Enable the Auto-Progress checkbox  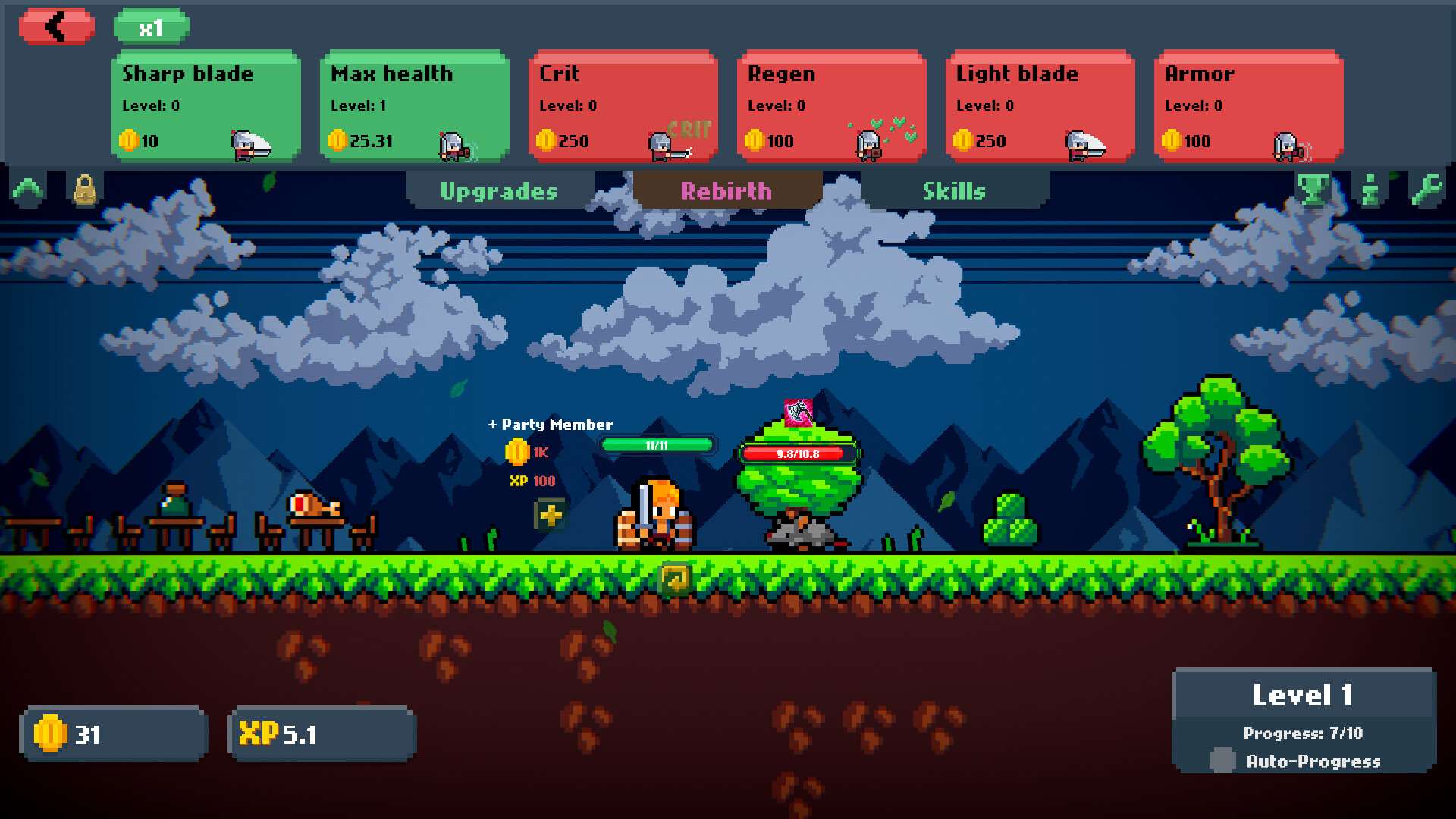click(1222, 760)
